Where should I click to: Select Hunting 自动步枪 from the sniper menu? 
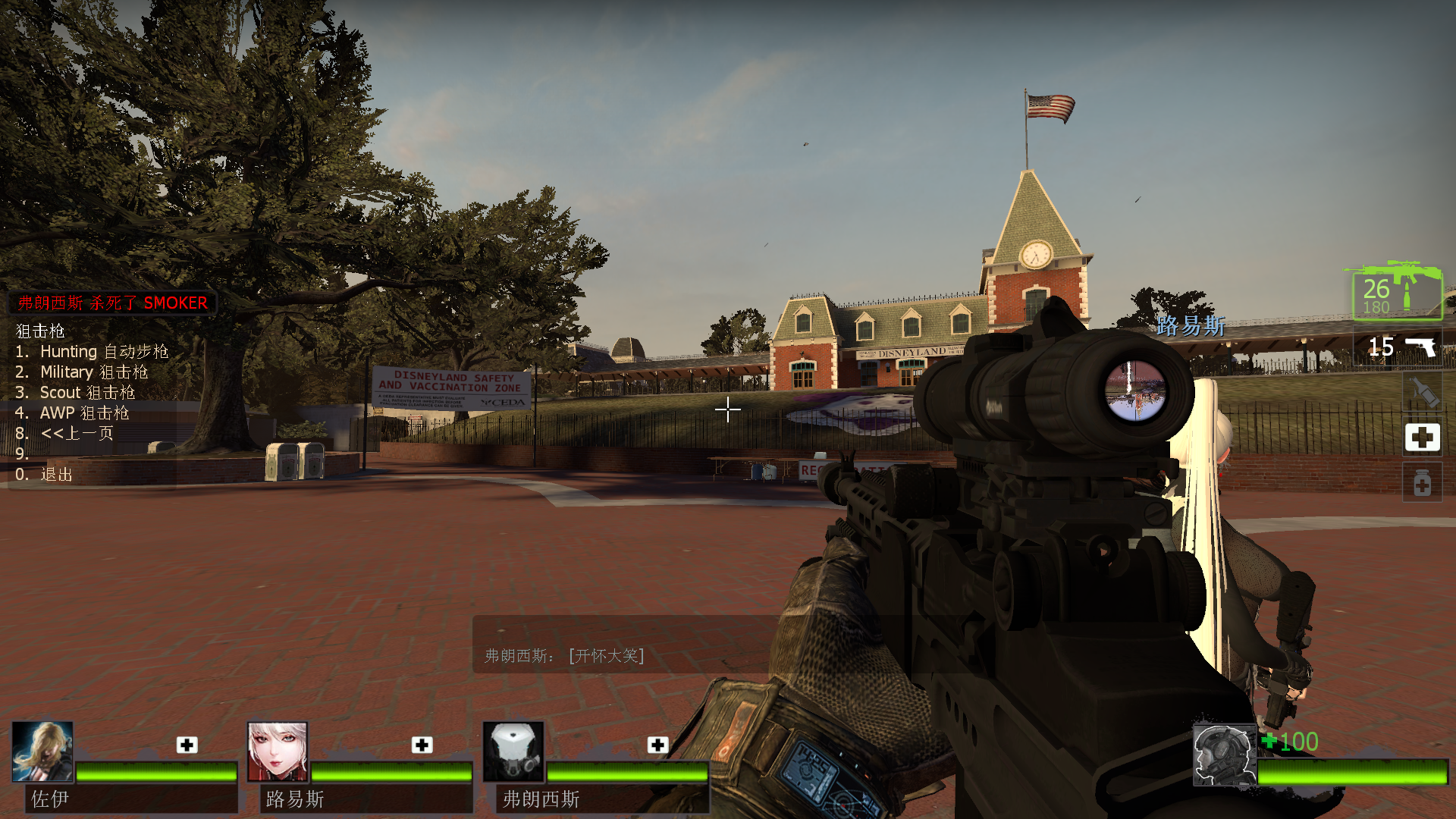tap(103, 352)
